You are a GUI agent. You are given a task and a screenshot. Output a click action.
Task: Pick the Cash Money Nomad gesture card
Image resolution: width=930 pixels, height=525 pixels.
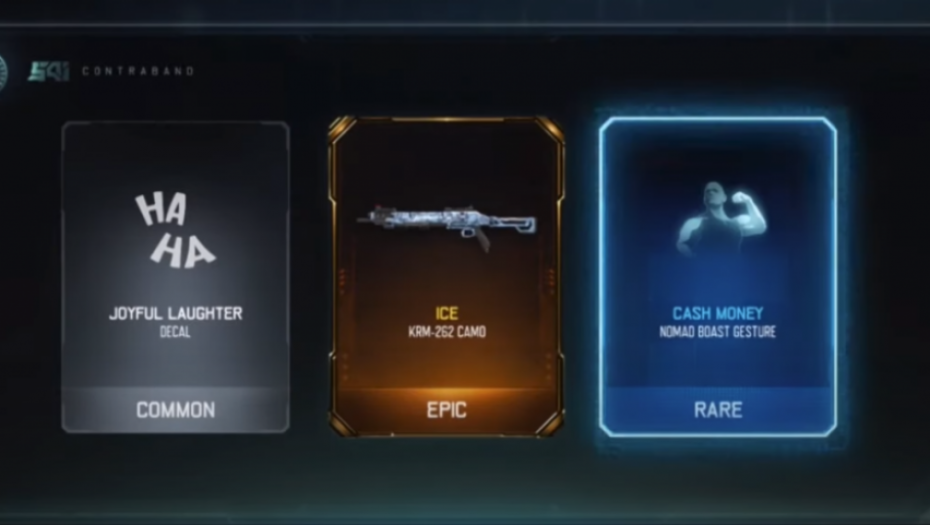(717, 277)
